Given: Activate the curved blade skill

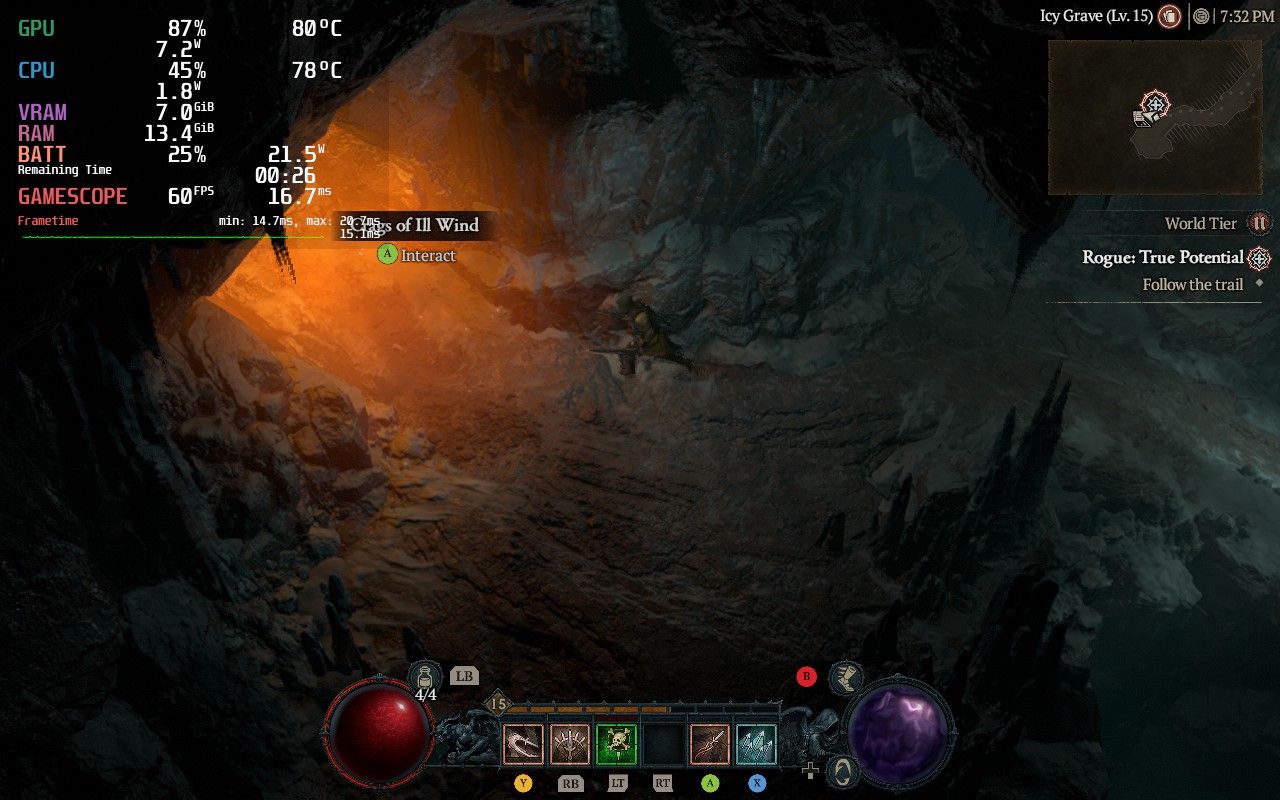Looking at the screenshot, I should coord(523,745).
